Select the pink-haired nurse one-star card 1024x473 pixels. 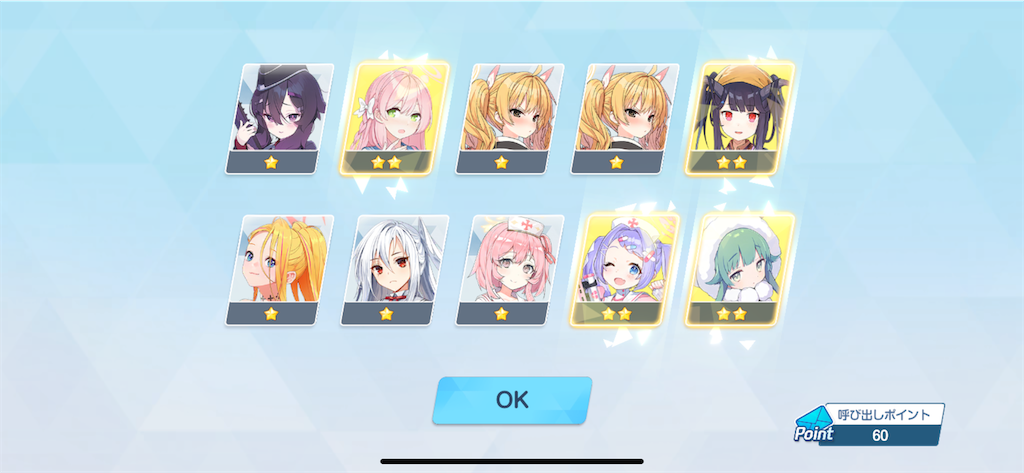click(x=508, y=270)
